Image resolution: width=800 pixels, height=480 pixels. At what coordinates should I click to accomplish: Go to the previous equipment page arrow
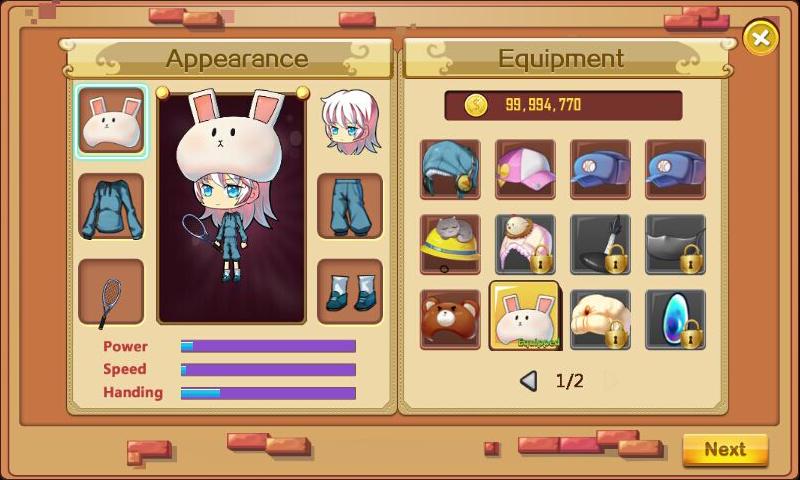(x=529, y=381)
